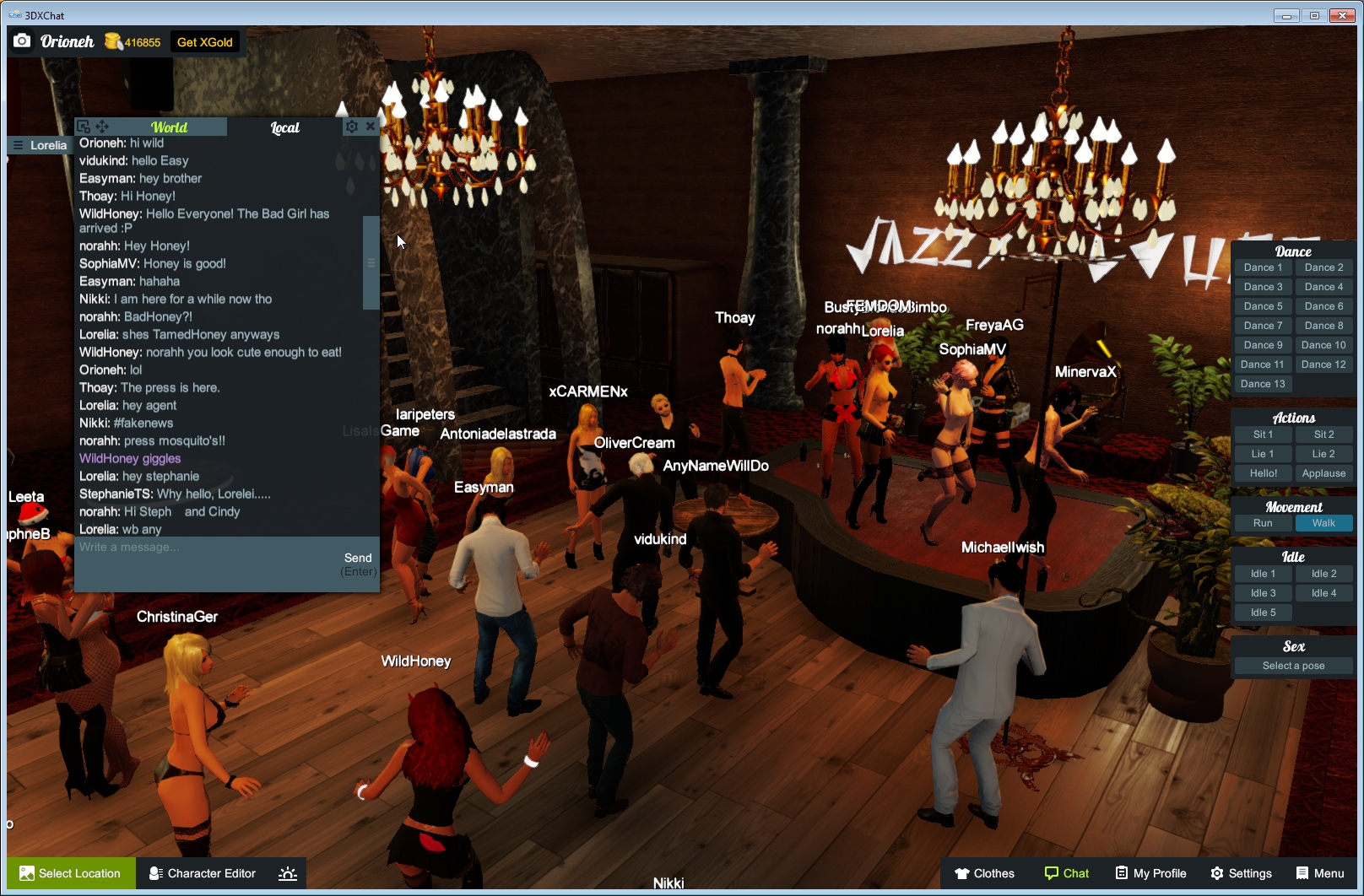Switch to the World chat tab
Image resolution: width=1364 pixels, height=896 pixels.
pyautogui.click(x=170, y=127)
